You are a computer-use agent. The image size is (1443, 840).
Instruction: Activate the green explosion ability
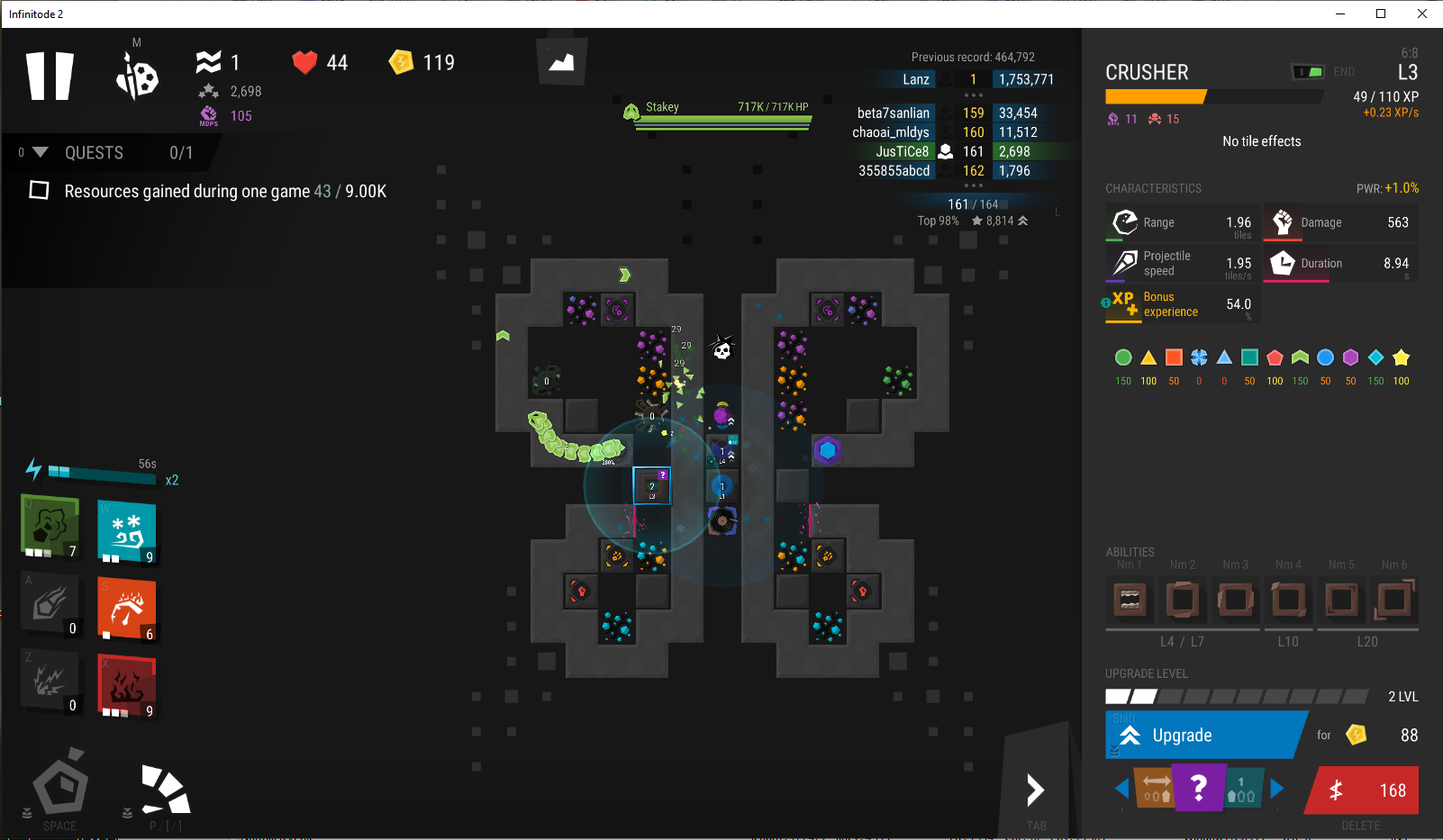50,528
